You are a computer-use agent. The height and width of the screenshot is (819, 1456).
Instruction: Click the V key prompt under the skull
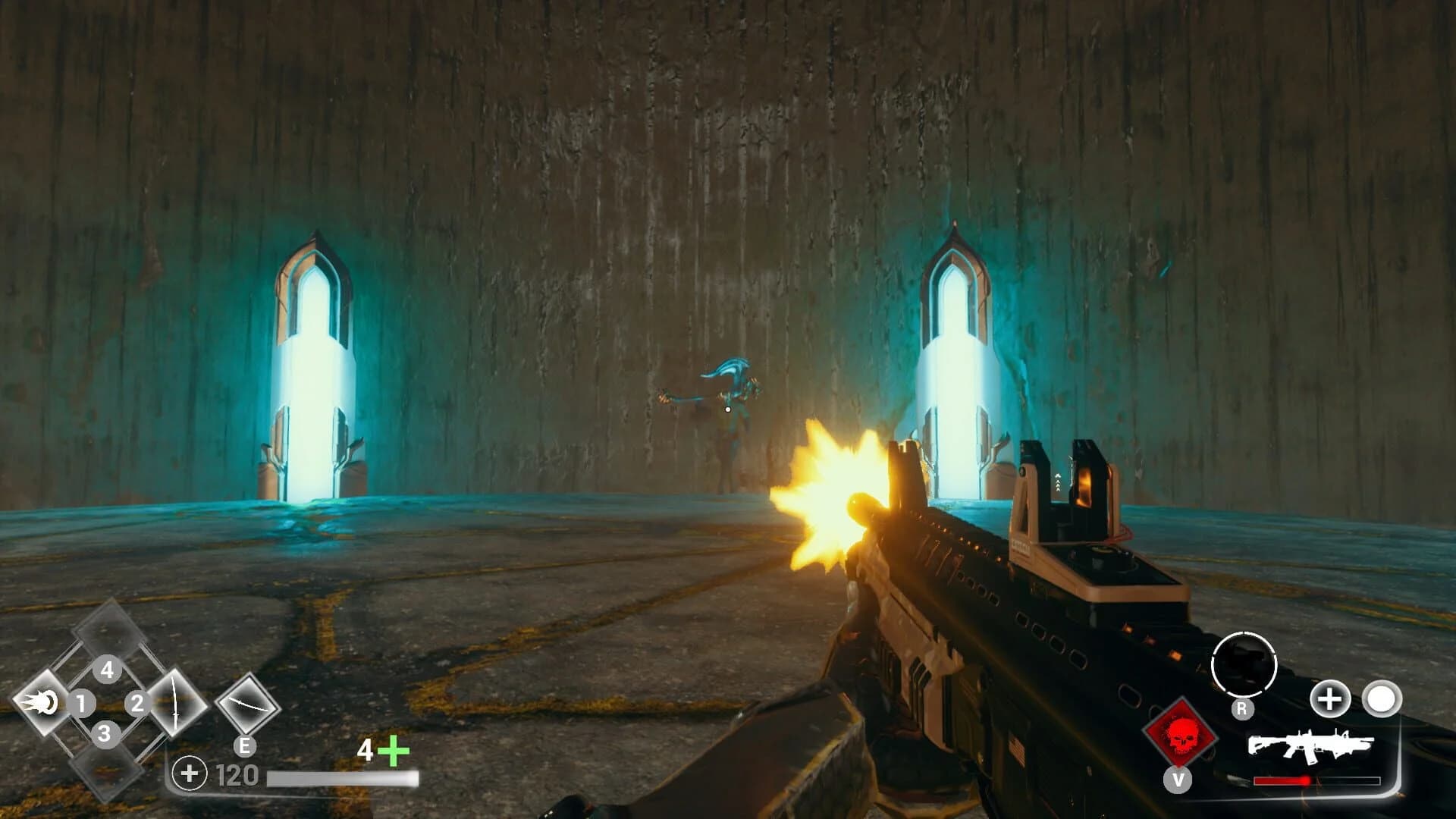pos(1178,780)
